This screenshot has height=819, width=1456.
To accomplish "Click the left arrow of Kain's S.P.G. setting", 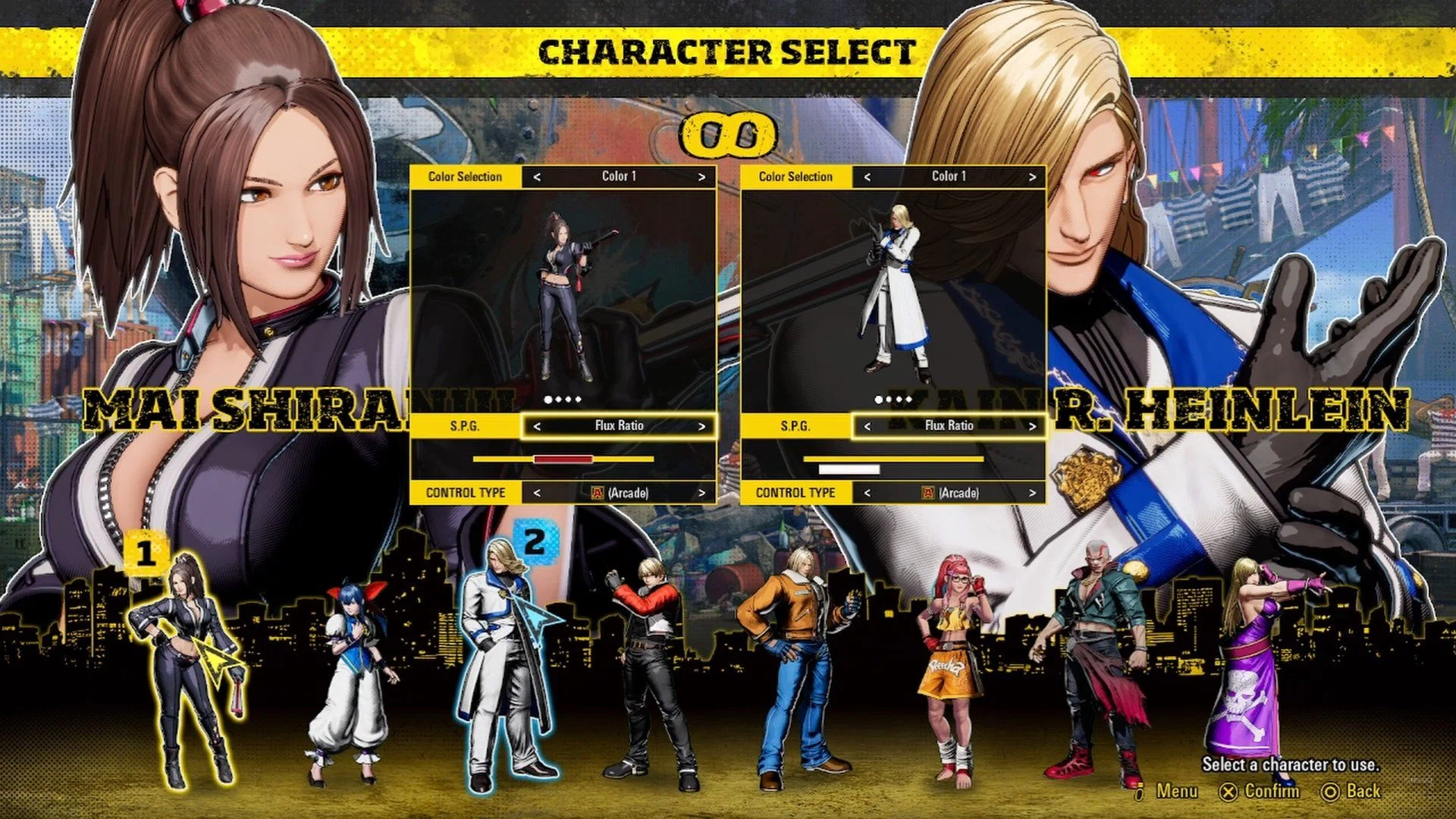I will [x=868, y=426].
